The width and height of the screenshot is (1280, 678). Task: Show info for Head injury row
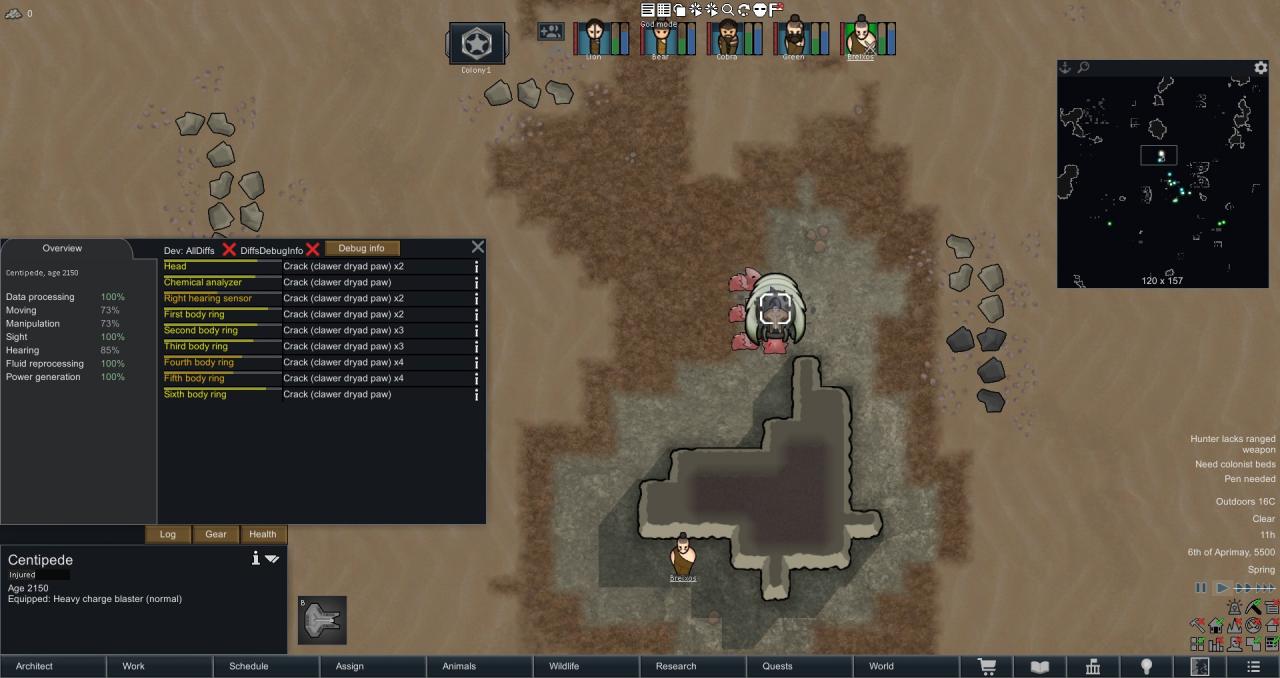pos(476,267)
